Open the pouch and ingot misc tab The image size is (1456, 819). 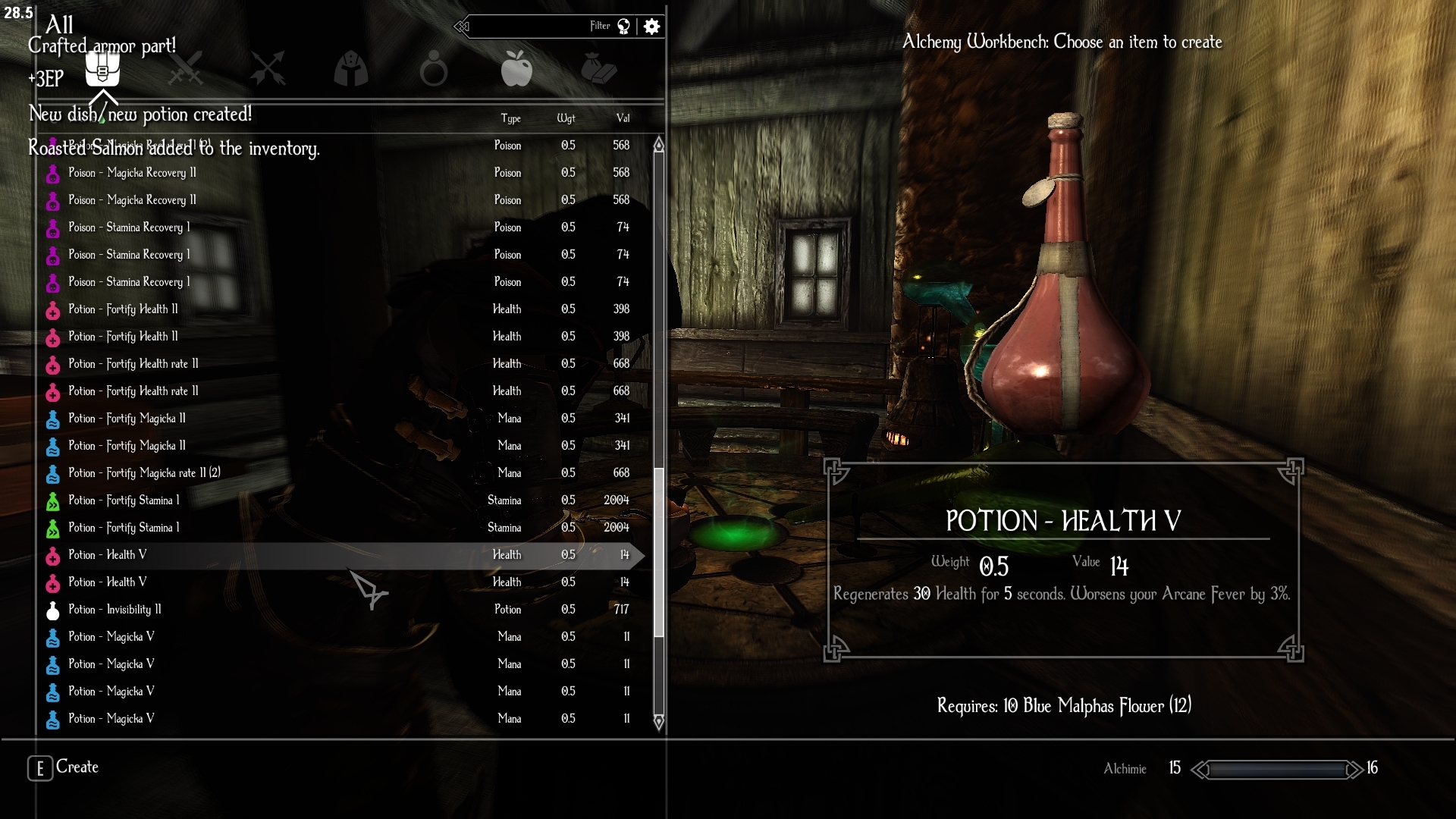(x=599, y=69)
